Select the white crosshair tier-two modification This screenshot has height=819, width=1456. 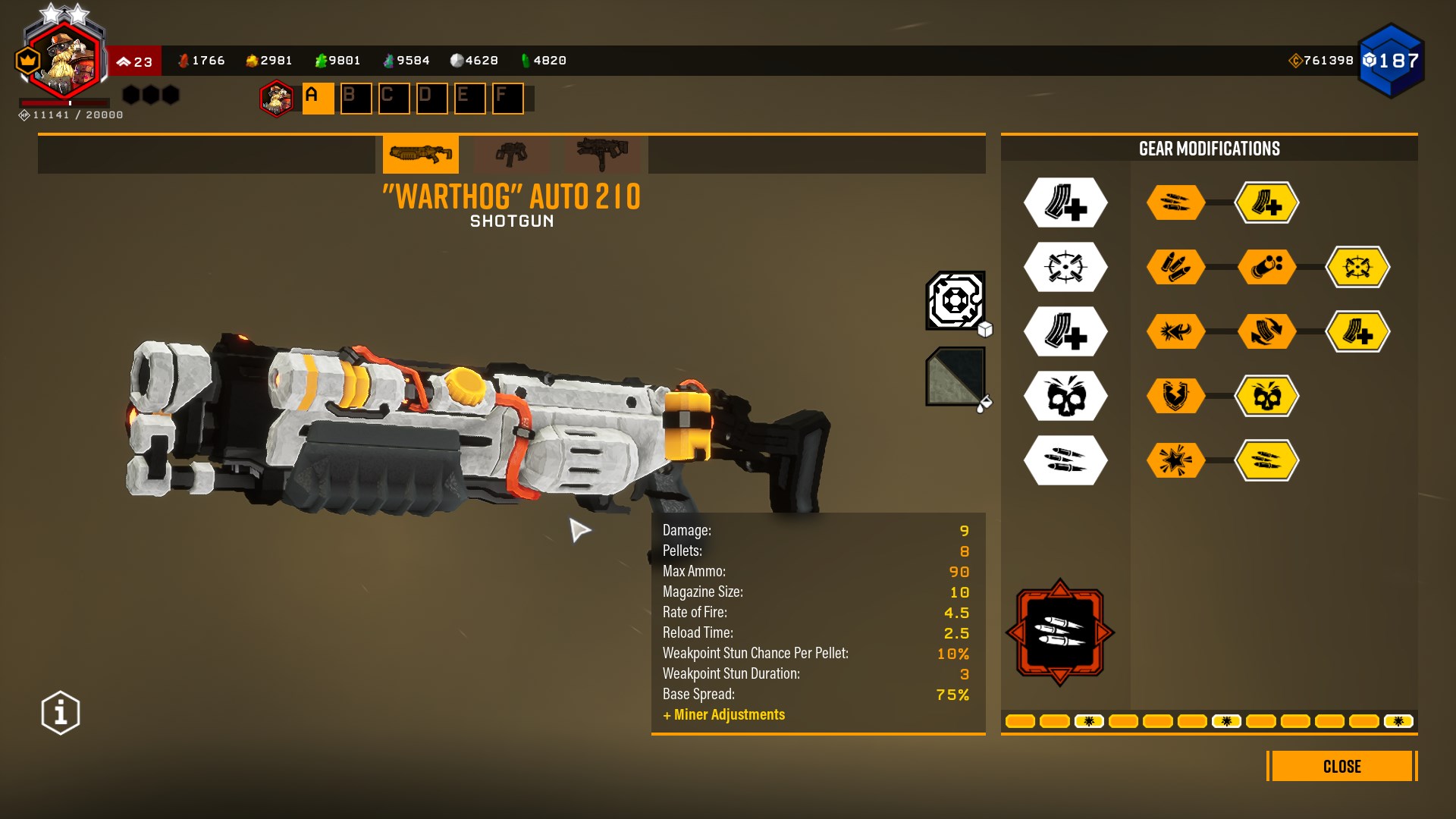click(1065, 267)
